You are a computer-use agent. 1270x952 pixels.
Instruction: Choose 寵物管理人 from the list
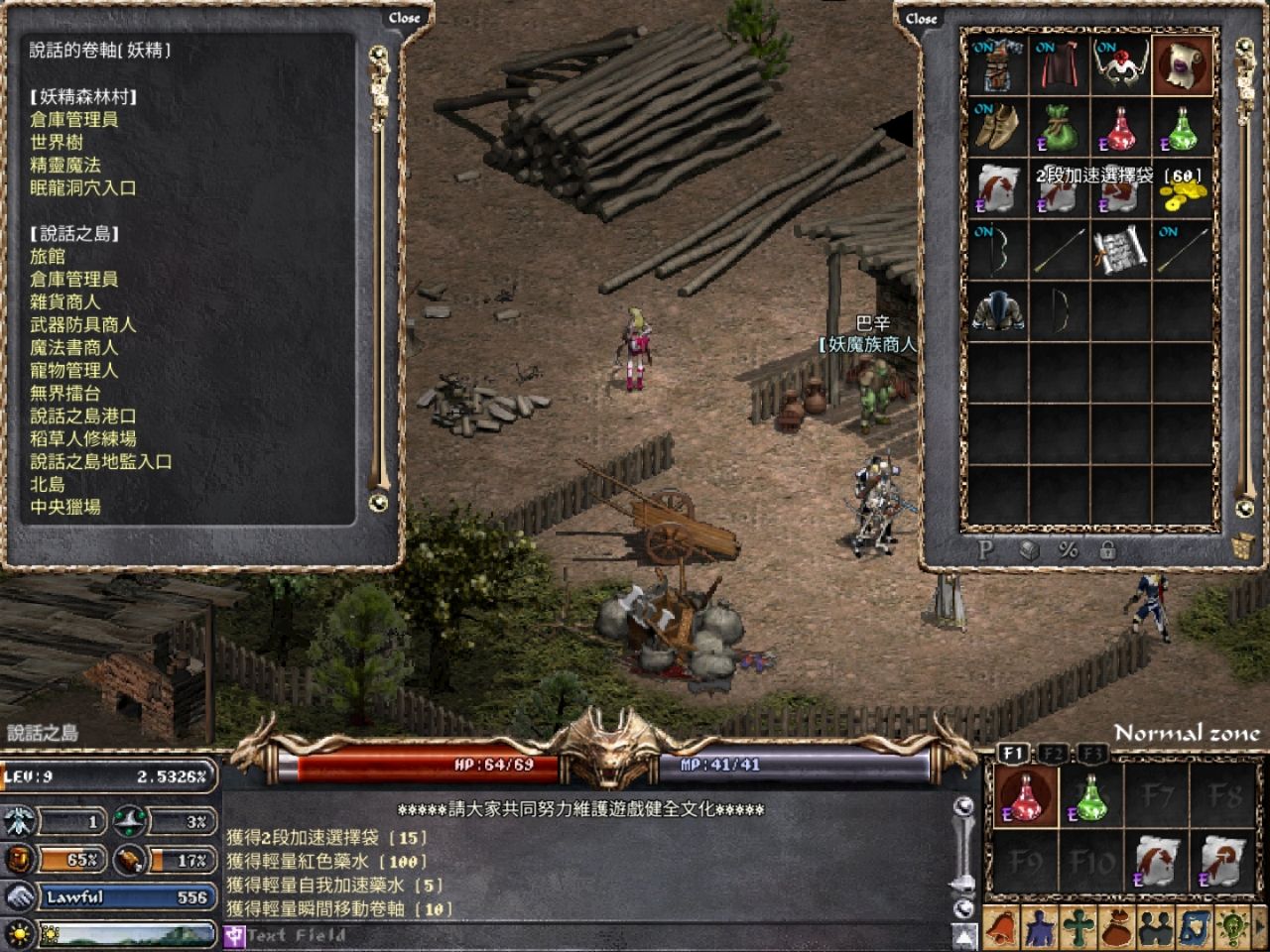click(73, 370)
